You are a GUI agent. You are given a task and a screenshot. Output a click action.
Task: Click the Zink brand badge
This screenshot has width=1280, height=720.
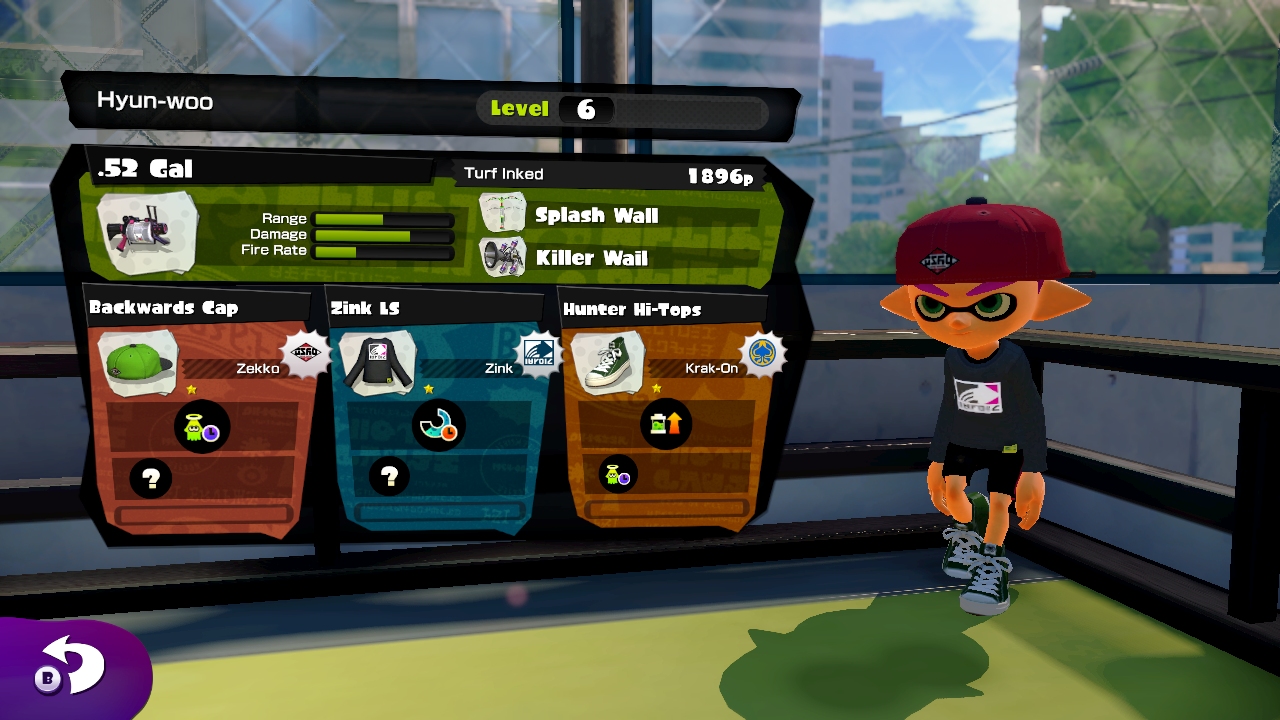(x=539, y=353)
